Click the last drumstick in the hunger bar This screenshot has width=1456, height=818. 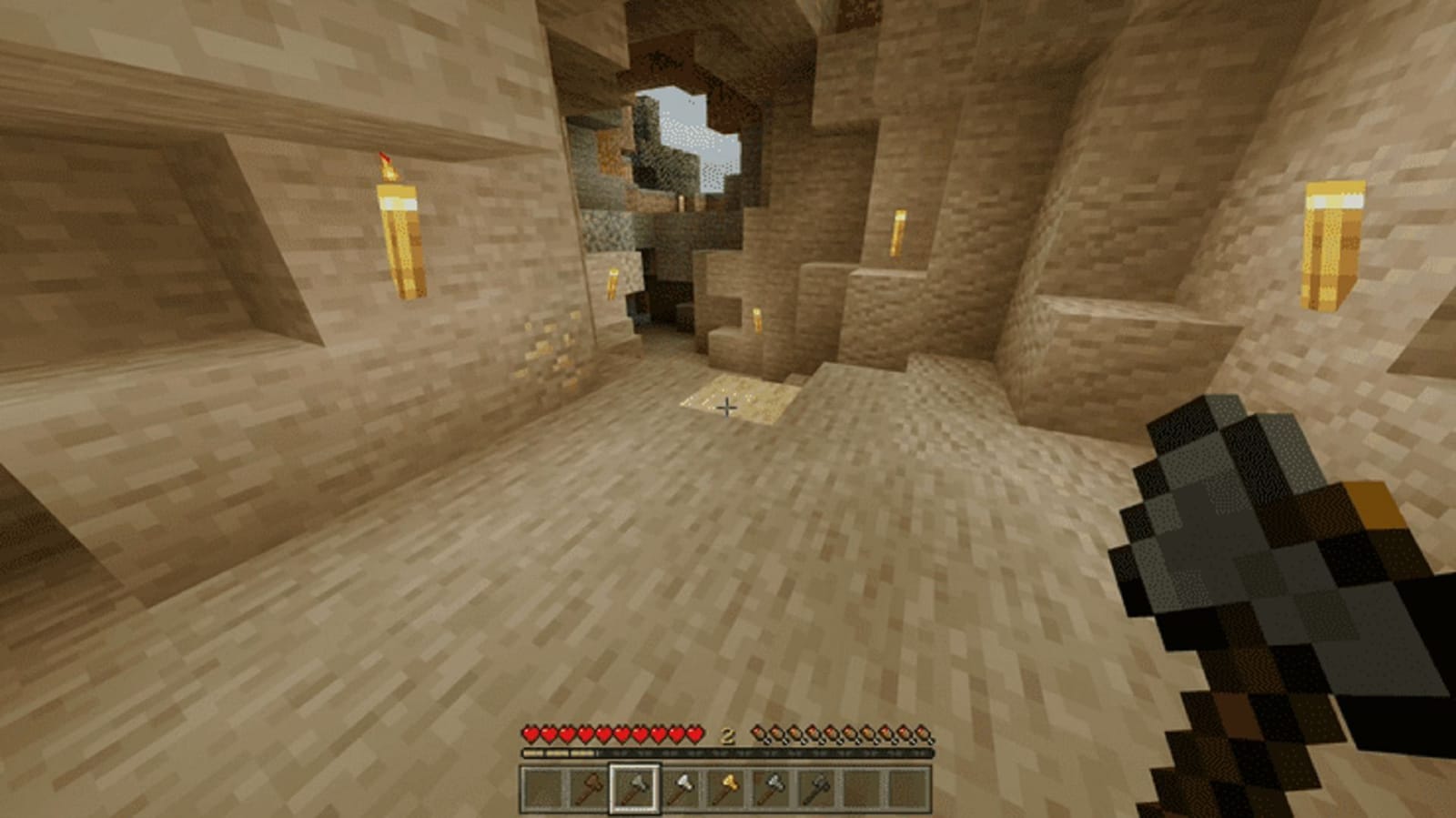pos(925,734)
